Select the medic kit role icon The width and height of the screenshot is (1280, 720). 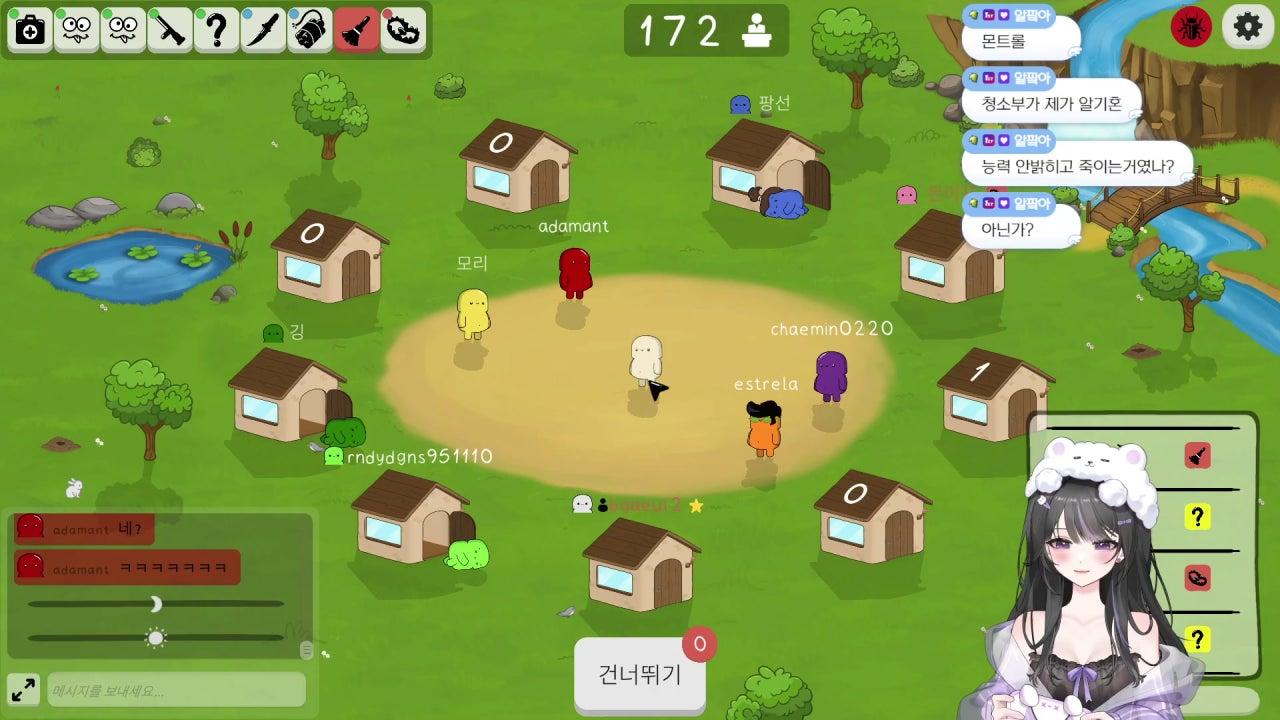tap(28, 31)
